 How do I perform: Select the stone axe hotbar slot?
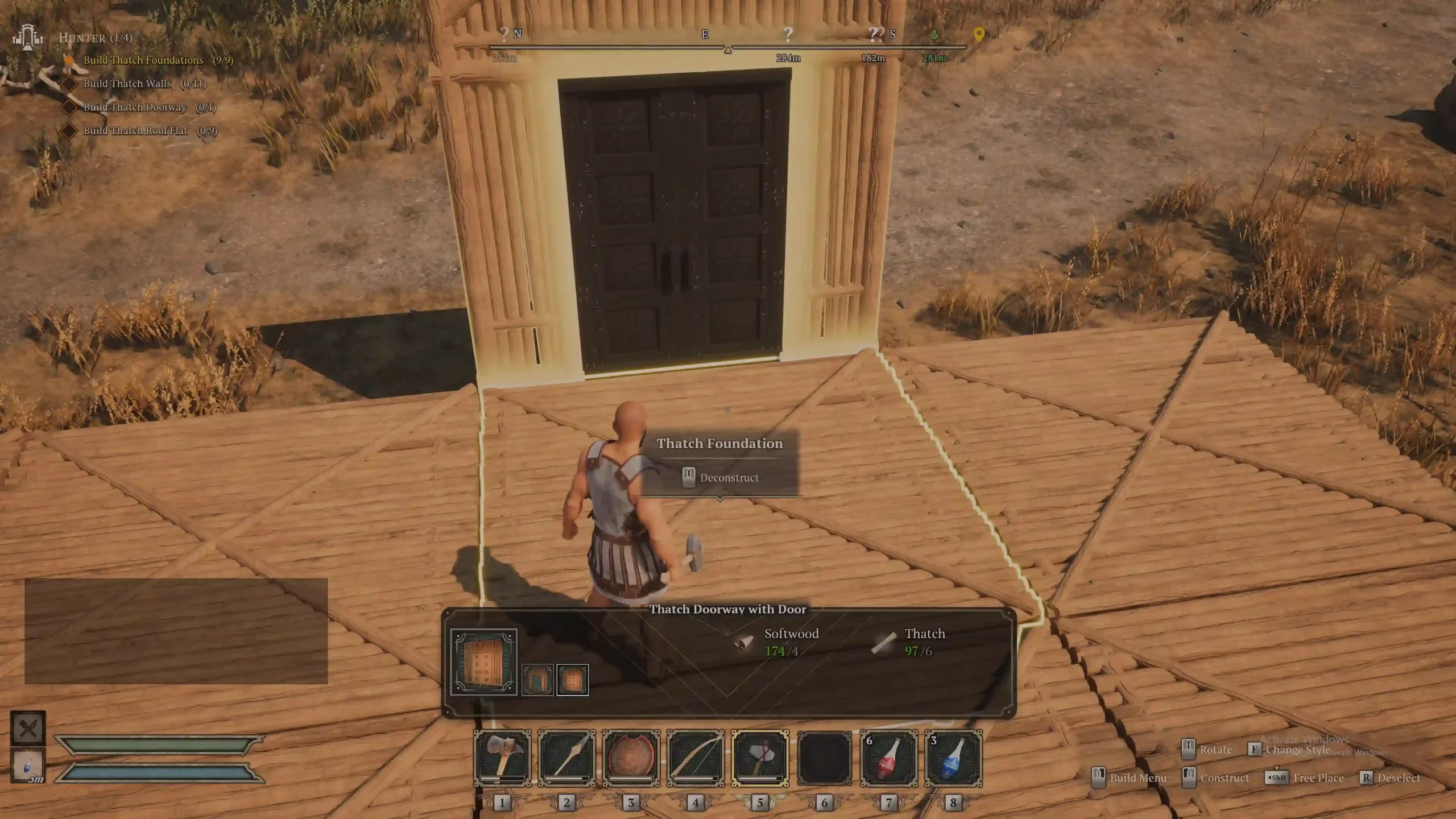(x=502, y=758)
